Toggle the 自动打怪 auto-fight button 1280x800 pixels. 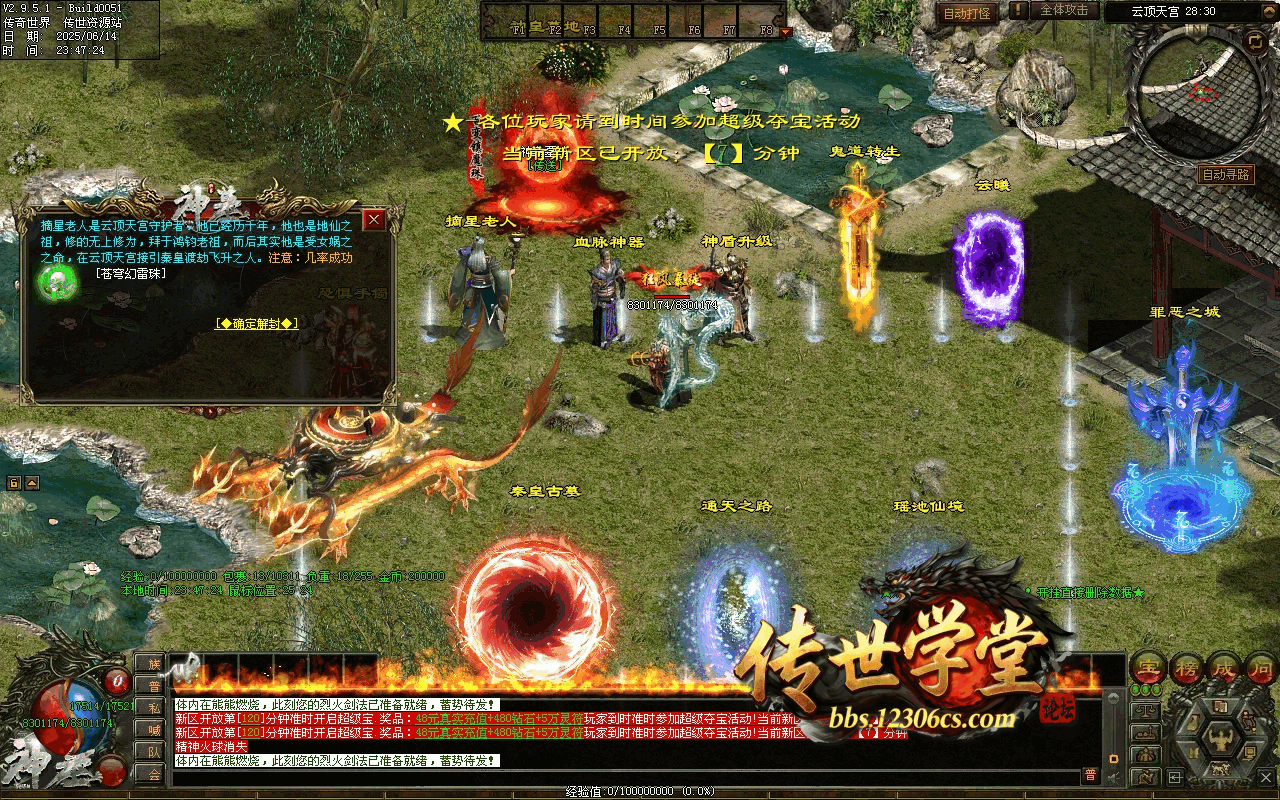(x=967, y=13)
